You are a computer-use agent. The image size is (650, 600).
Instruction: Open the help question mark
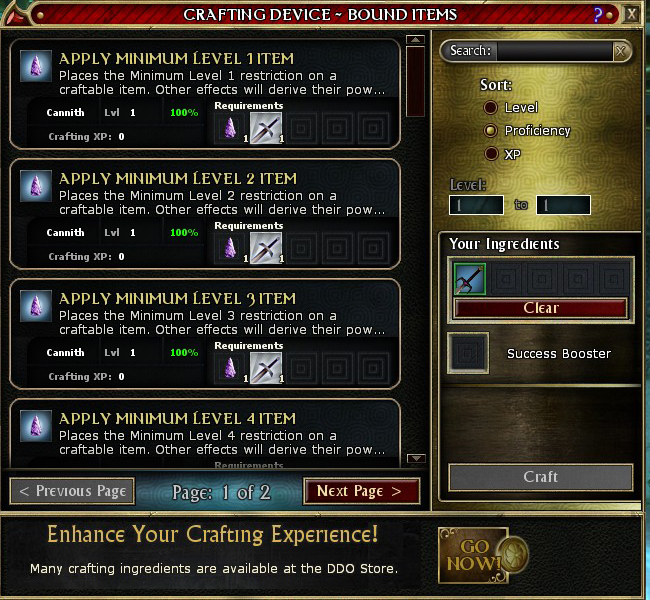pyautogui.click(x=598, y=14)
